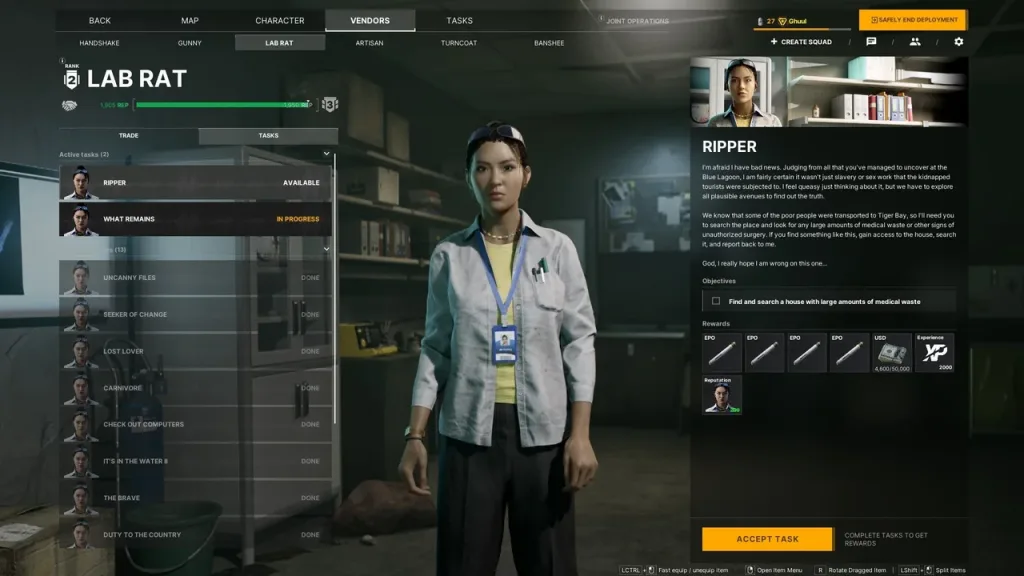1024x576 pixels.
Task: Open the Map tab
Action: tap(190, 20)
